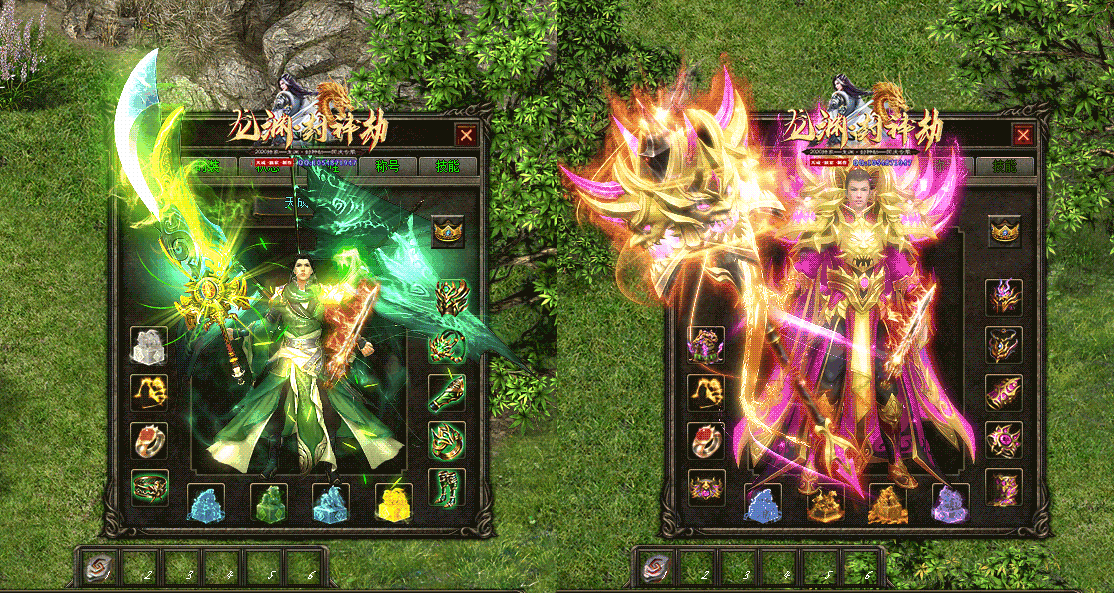Select the purple-gold helmet slot

1004,297
